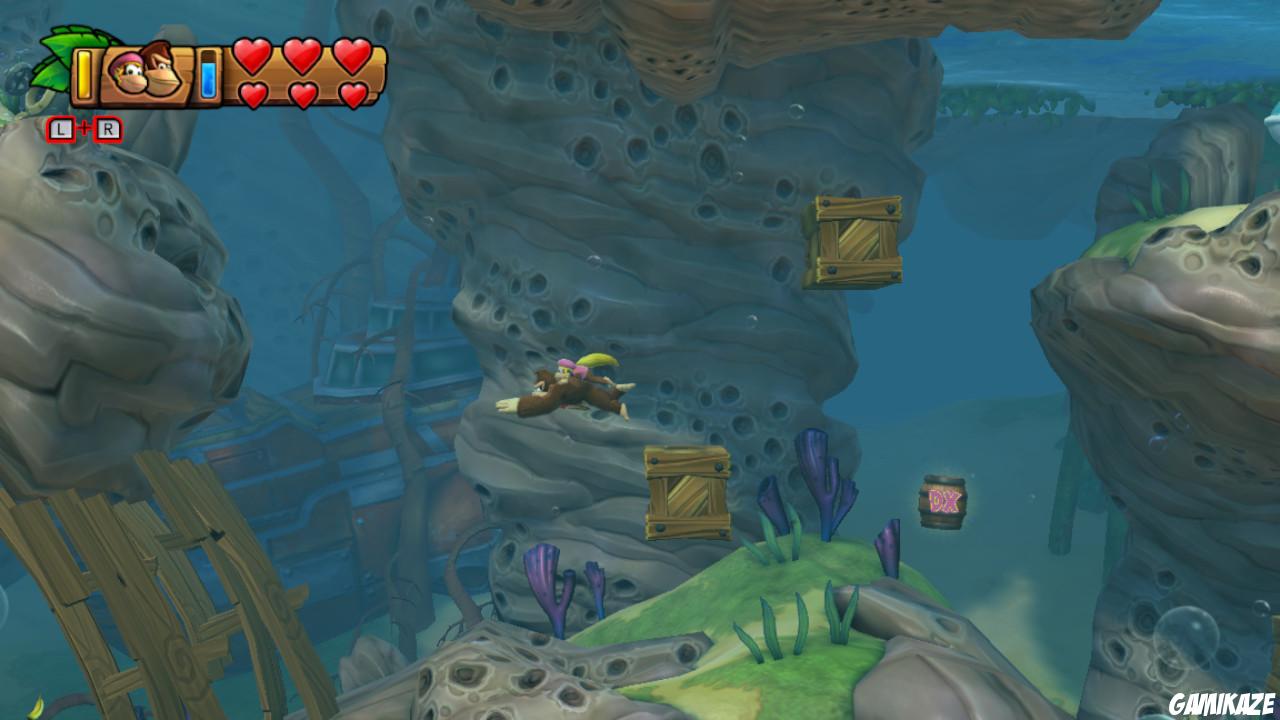Click the first red heart on the health bar
This screenshot has width=1280, height=720.
pyautogui.click(x=251, y=55)
